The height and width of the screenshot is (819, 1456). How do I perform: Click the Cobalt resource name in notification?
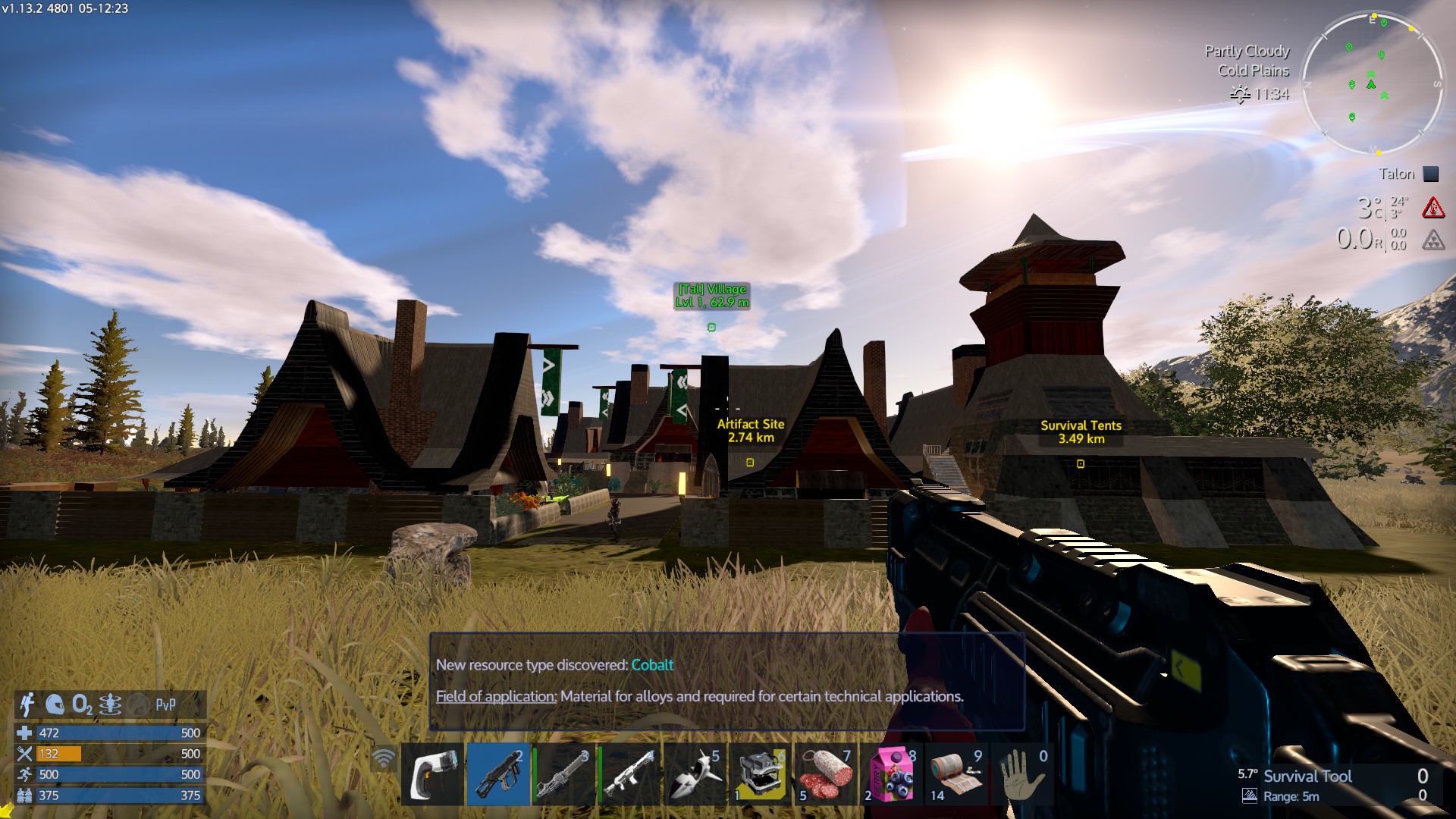pos(652,665)
